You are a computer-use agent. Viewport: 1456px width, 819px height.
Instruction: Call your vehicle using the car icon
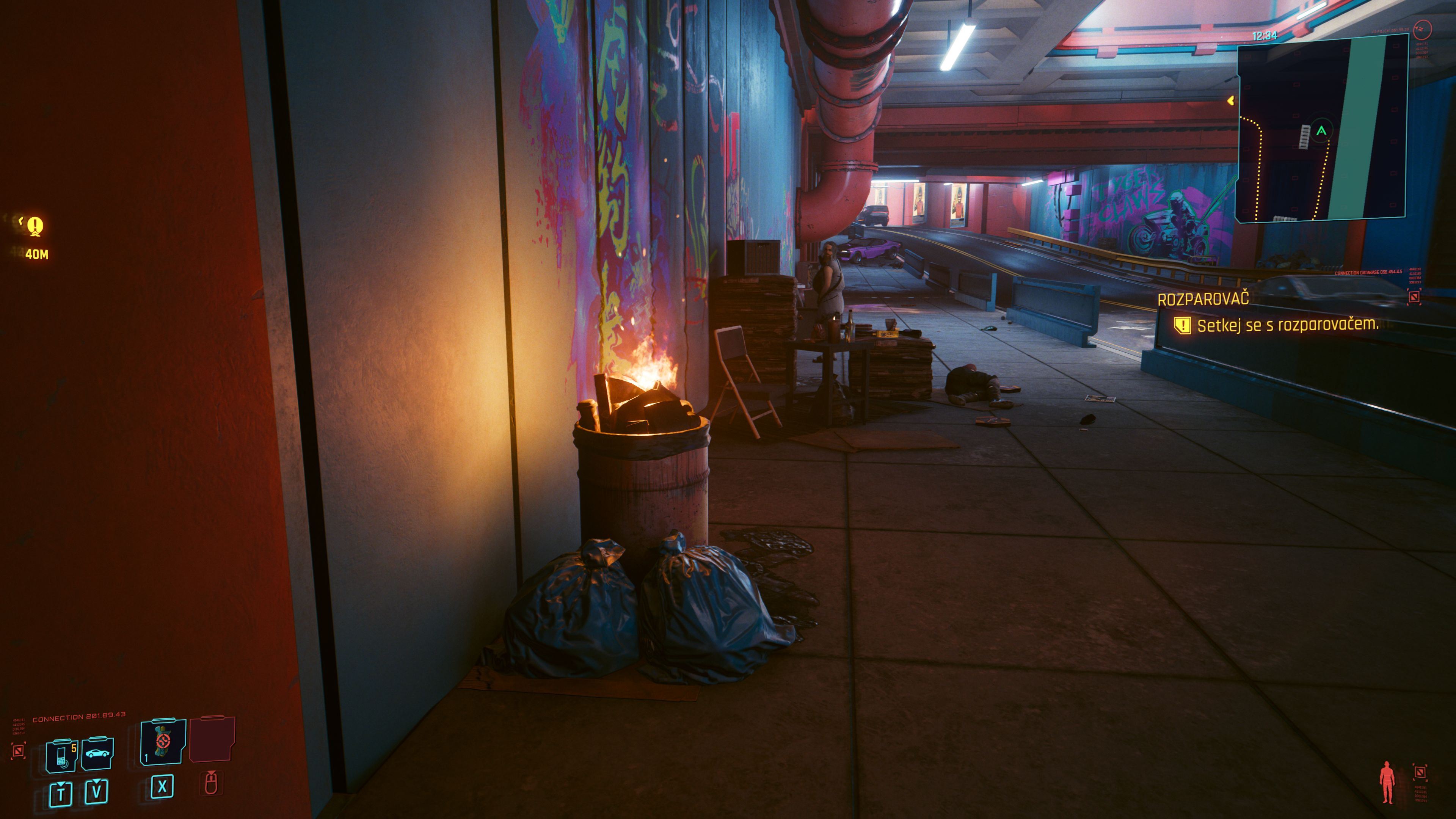(98, 754)
